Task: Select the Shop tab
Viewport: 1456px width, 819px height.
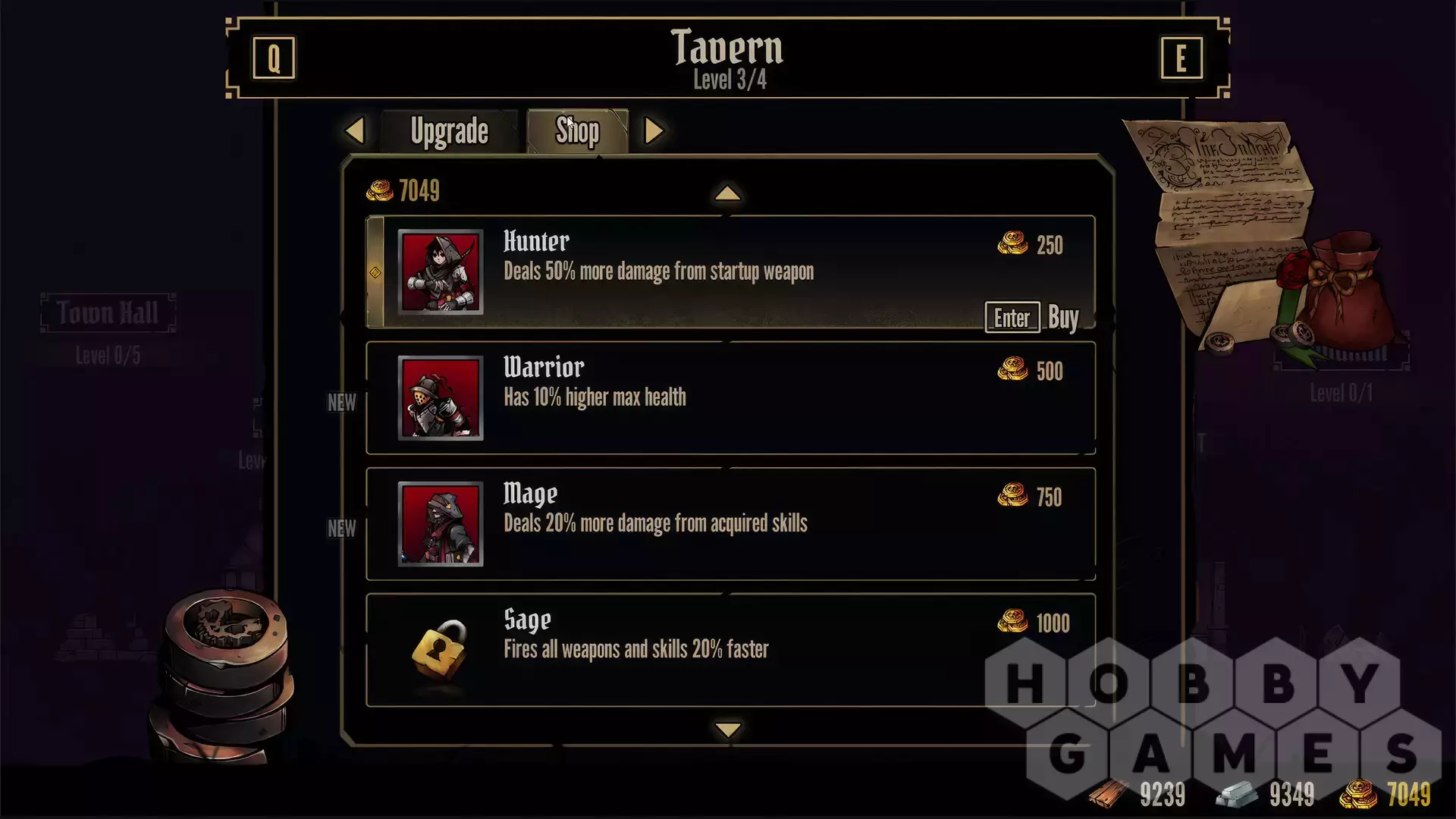Action: tap(577, 131)
